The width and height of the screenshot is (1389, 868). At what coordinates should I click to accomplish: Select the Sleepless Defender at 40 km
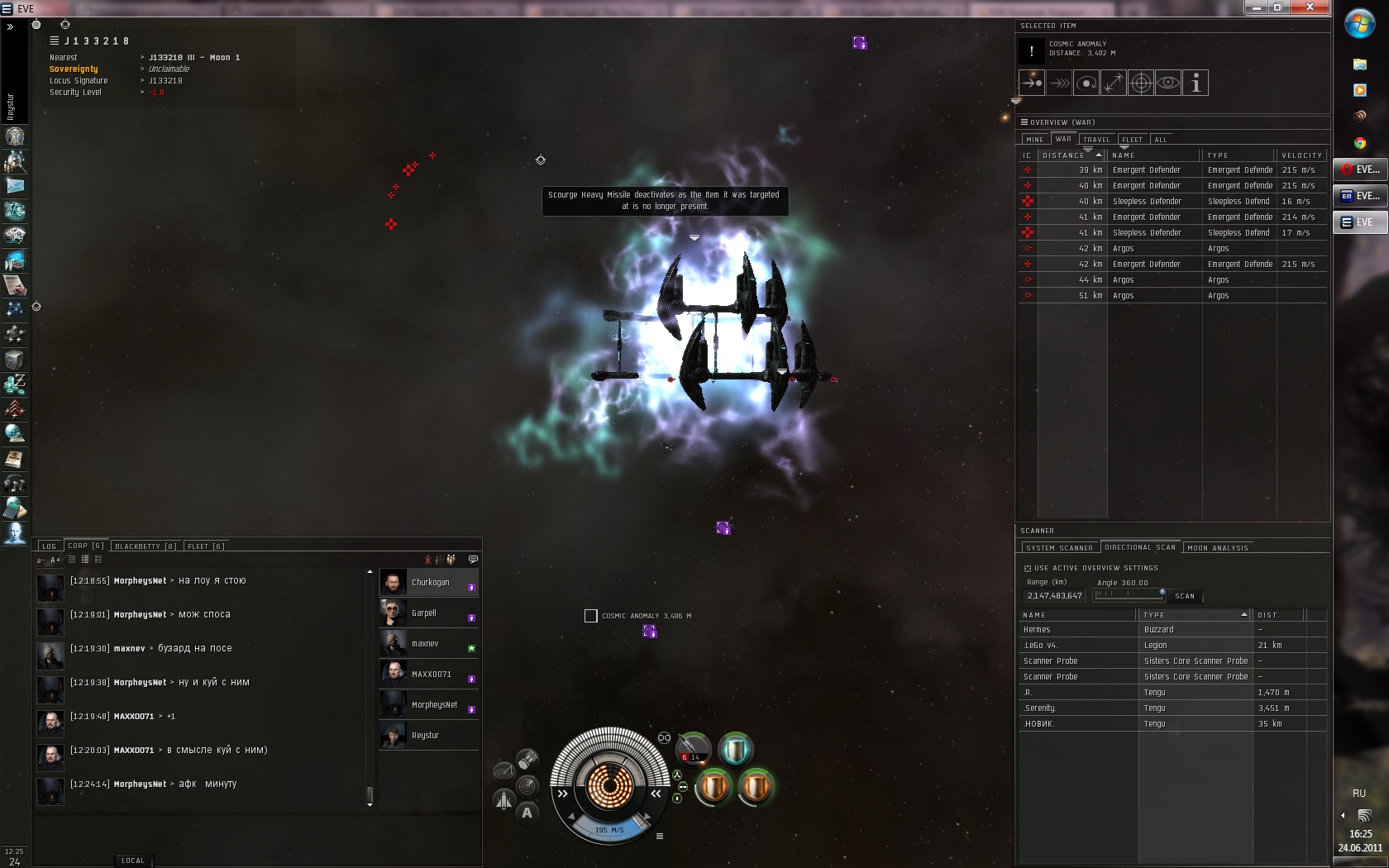pyautogui.click(x=1146, y=202)
